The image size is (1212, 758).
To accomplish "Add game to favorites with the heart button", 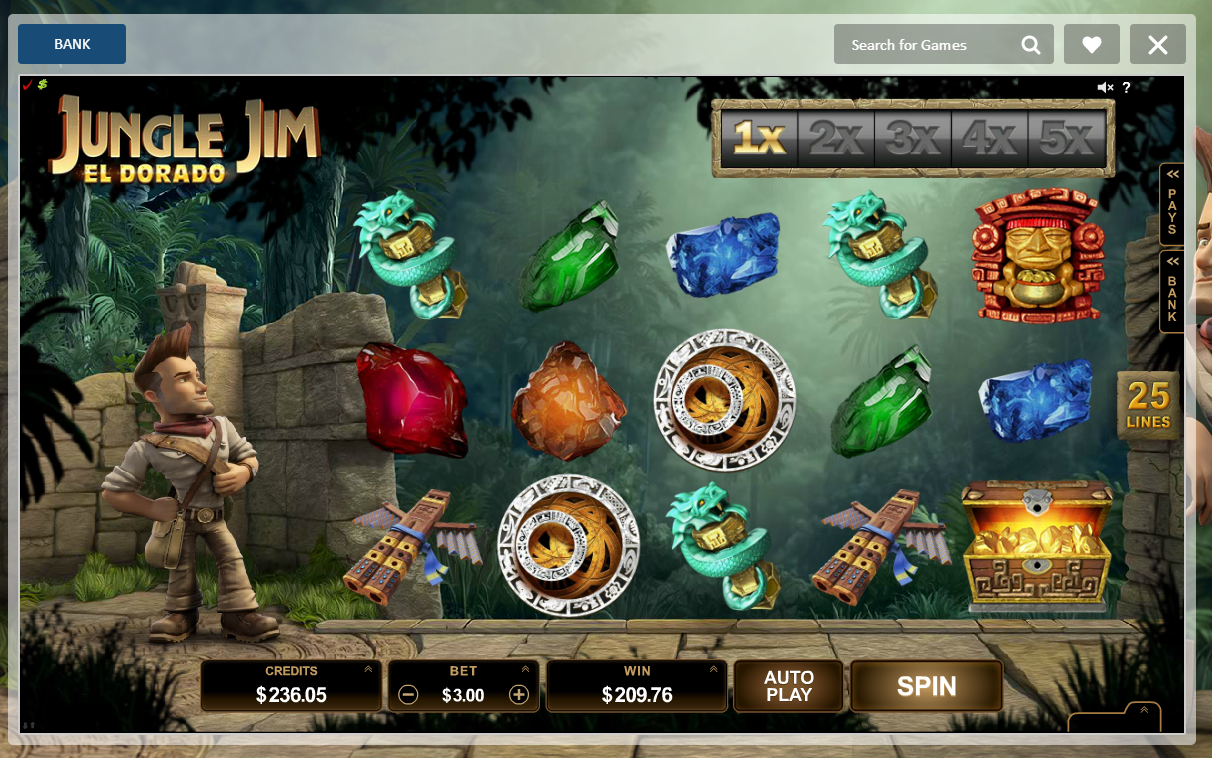I will 1092,45.
